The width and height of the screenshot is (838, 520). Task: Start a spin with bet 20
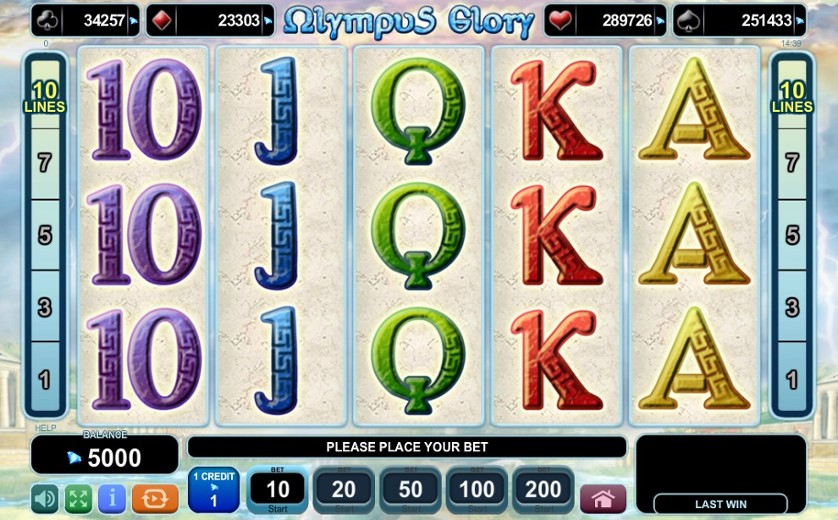click(x=343, y=490)
